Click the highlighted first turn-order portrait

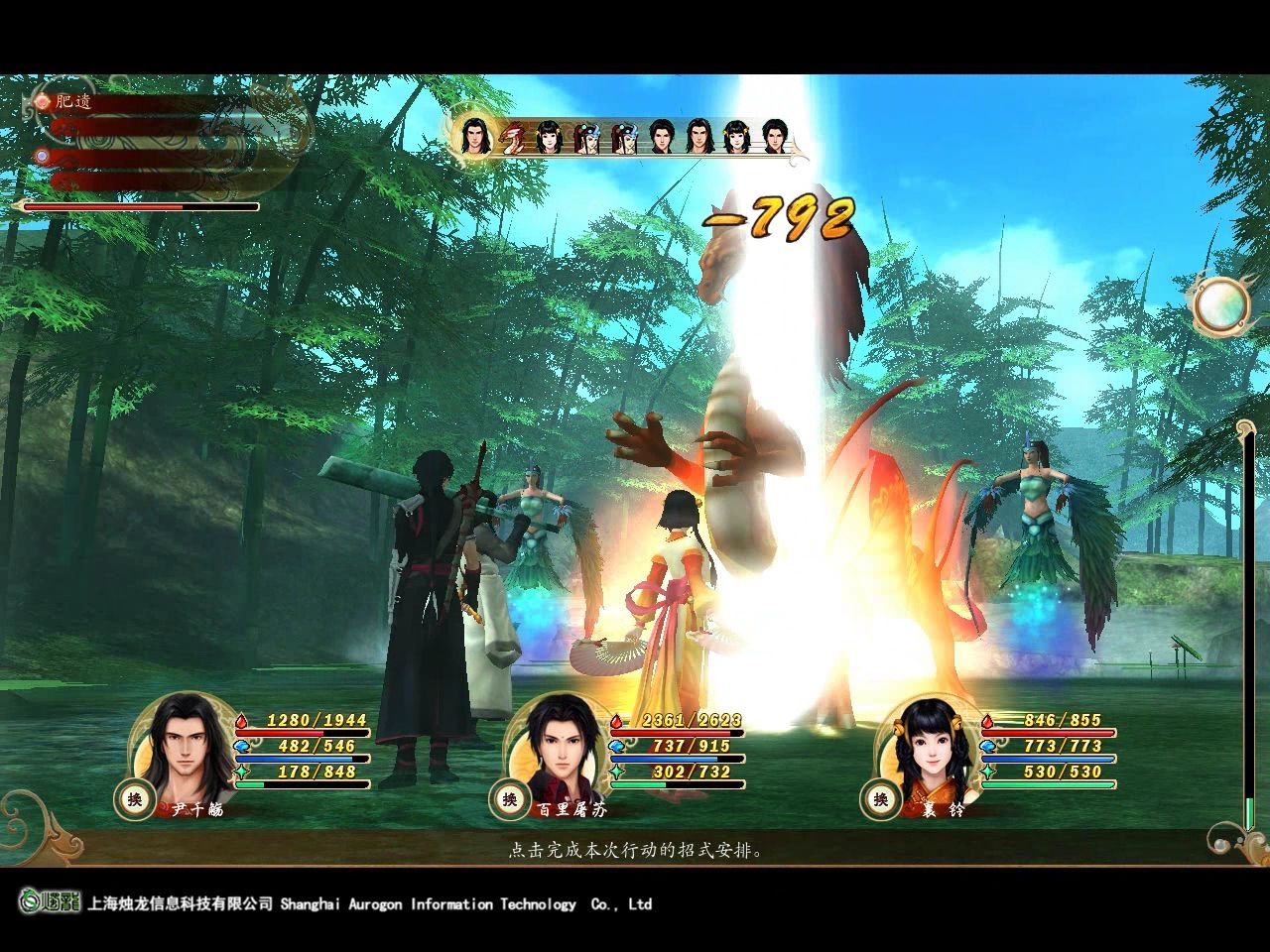pyautogui.click(x=475, y=137)
